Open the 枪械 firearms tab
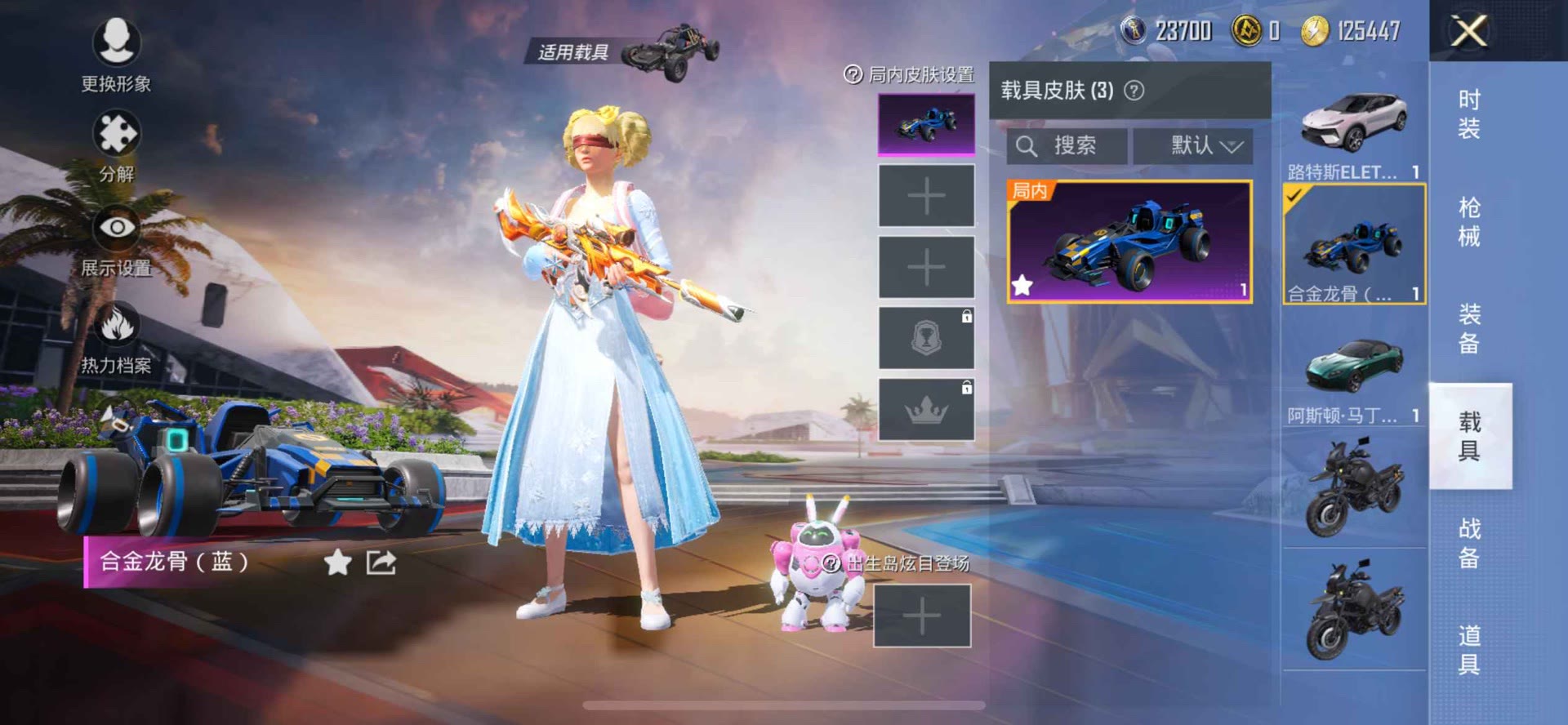Screen dimensions: 1568x725 pyautogui.click(x=1468, y=221)
